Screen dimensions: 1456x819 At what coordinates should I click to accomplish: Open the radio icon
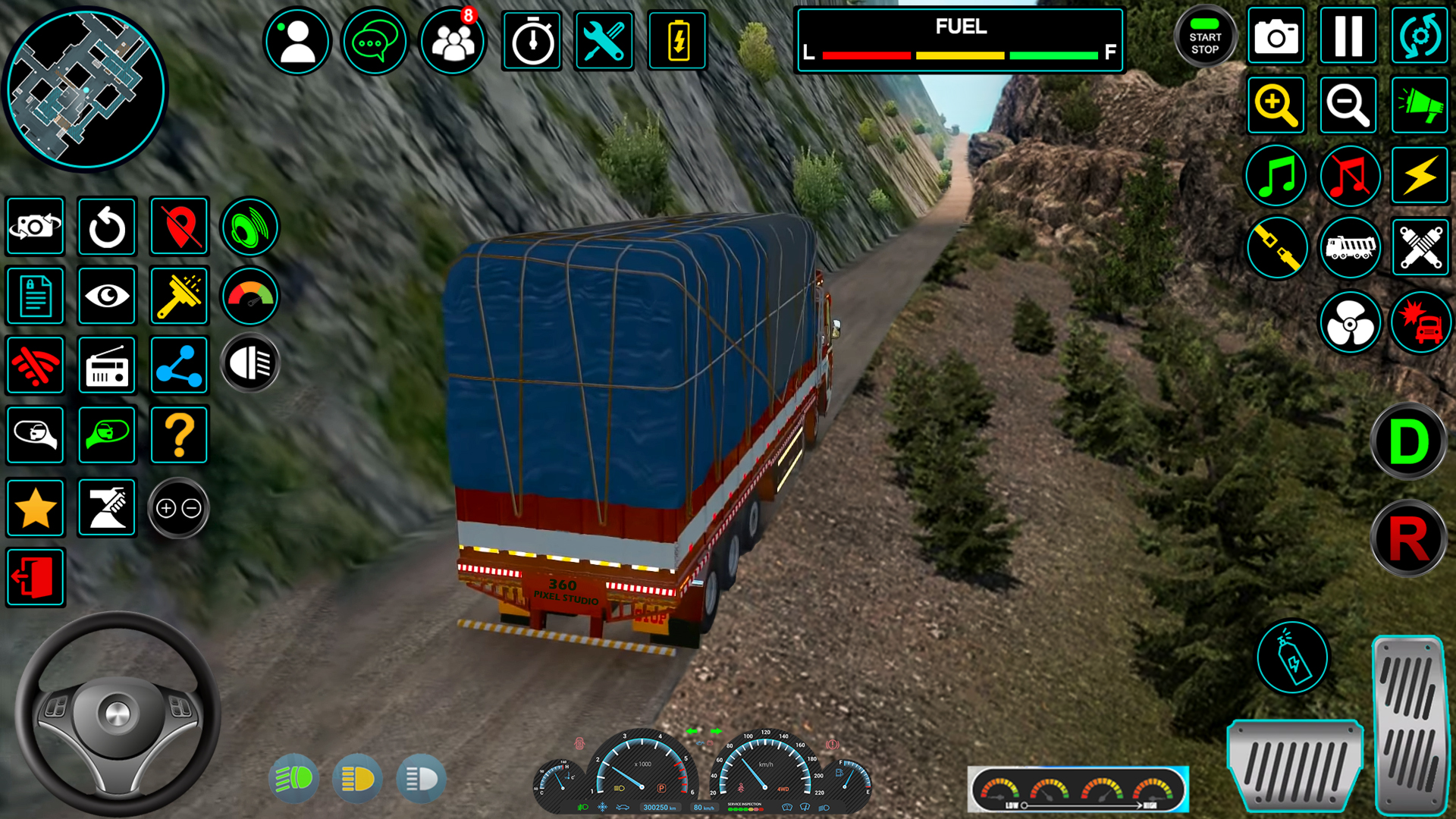[107, 366]
